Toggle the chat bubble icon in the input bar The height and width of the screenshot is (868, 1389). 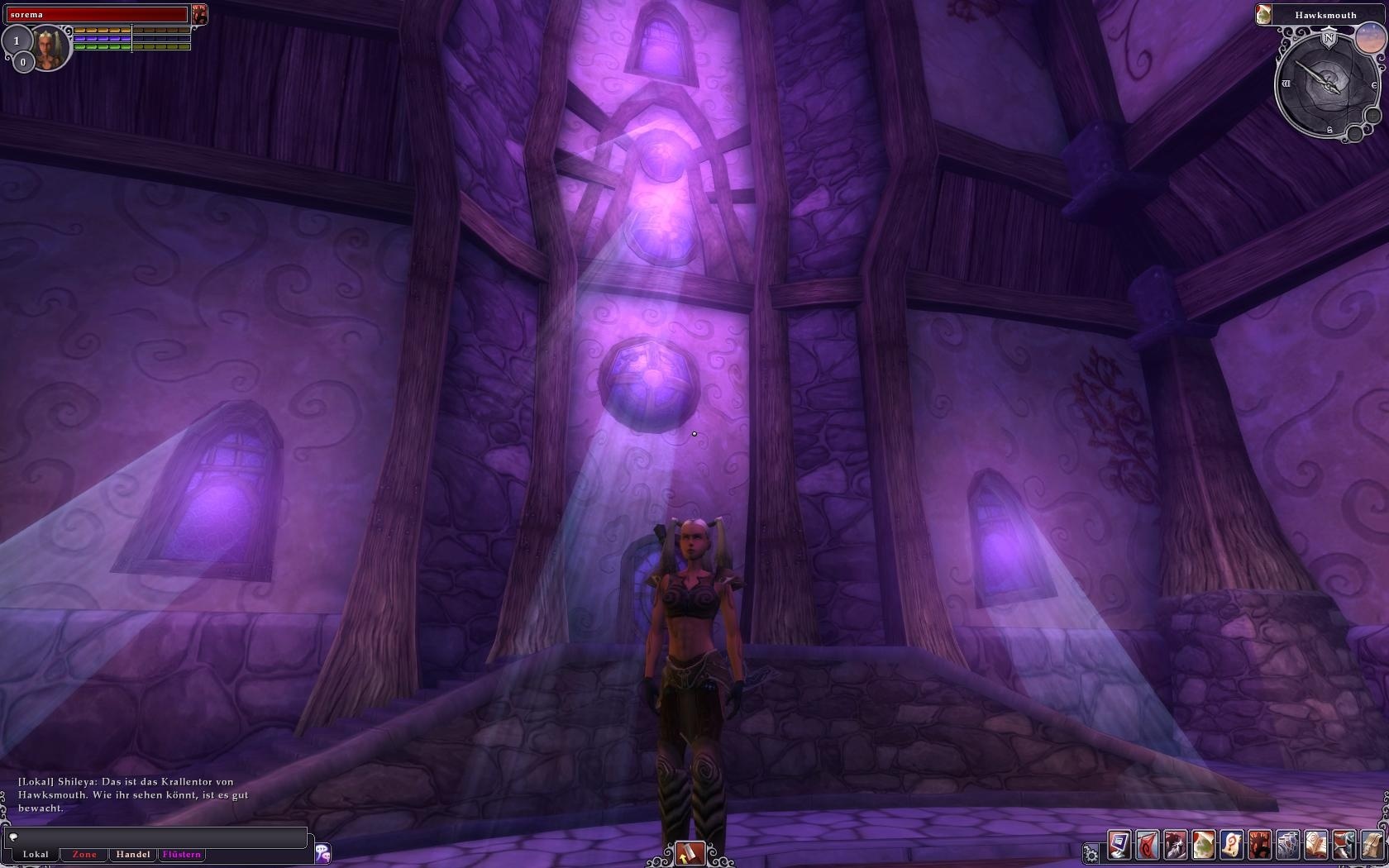coord(12,837)
